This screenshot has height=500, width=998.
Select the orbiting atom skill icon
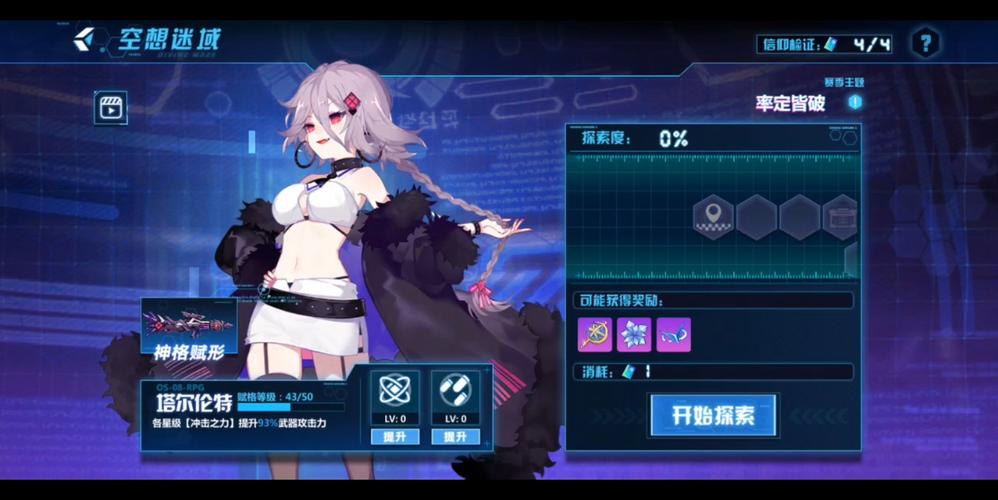[395, 392]
